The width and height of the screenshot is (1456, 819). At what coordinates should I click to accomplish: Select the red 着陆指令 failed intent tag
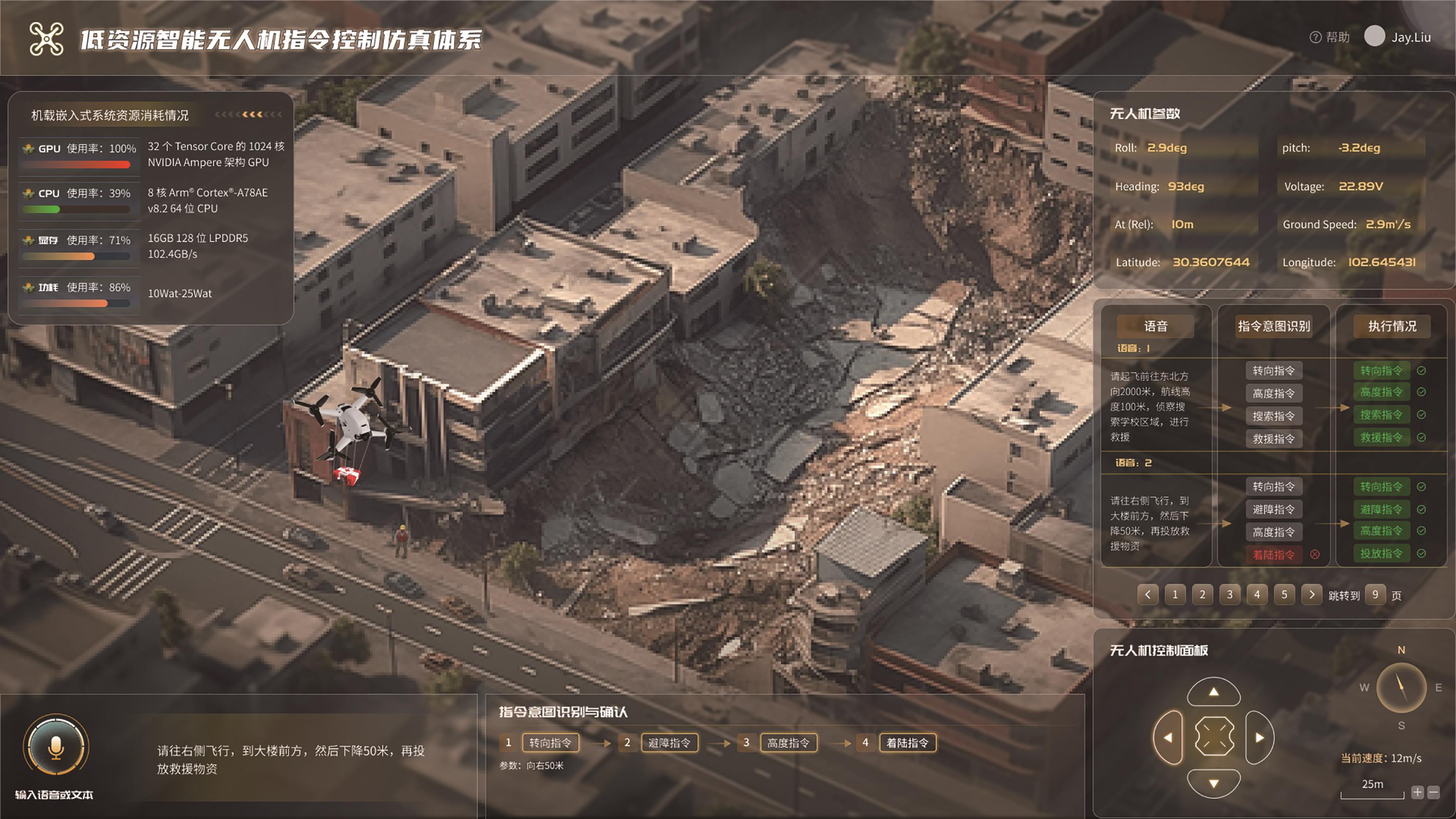tap(1274, 554)
